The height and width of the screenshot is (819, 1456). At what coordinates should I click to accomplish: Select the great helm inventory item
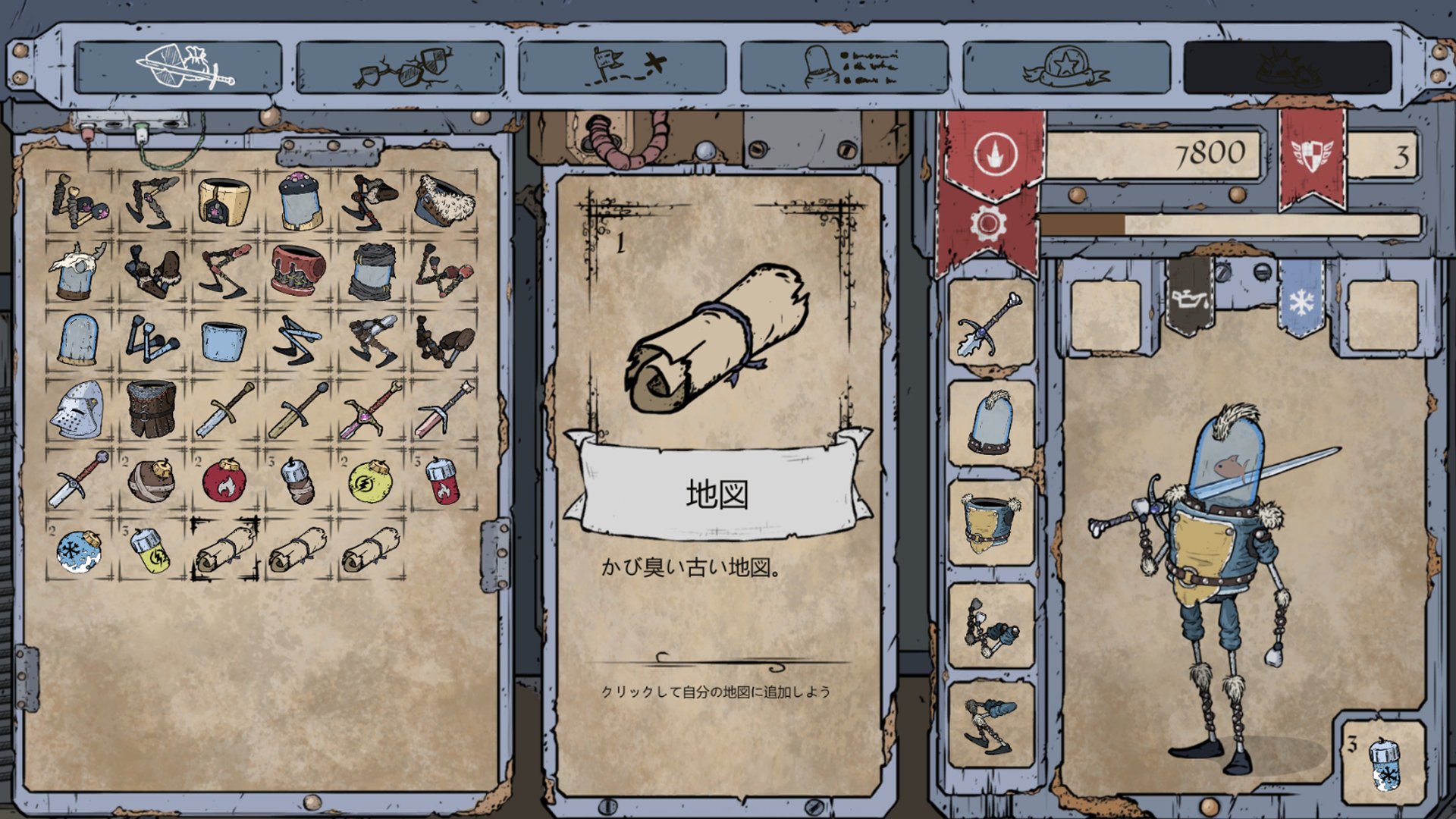[x=77, y=410]
